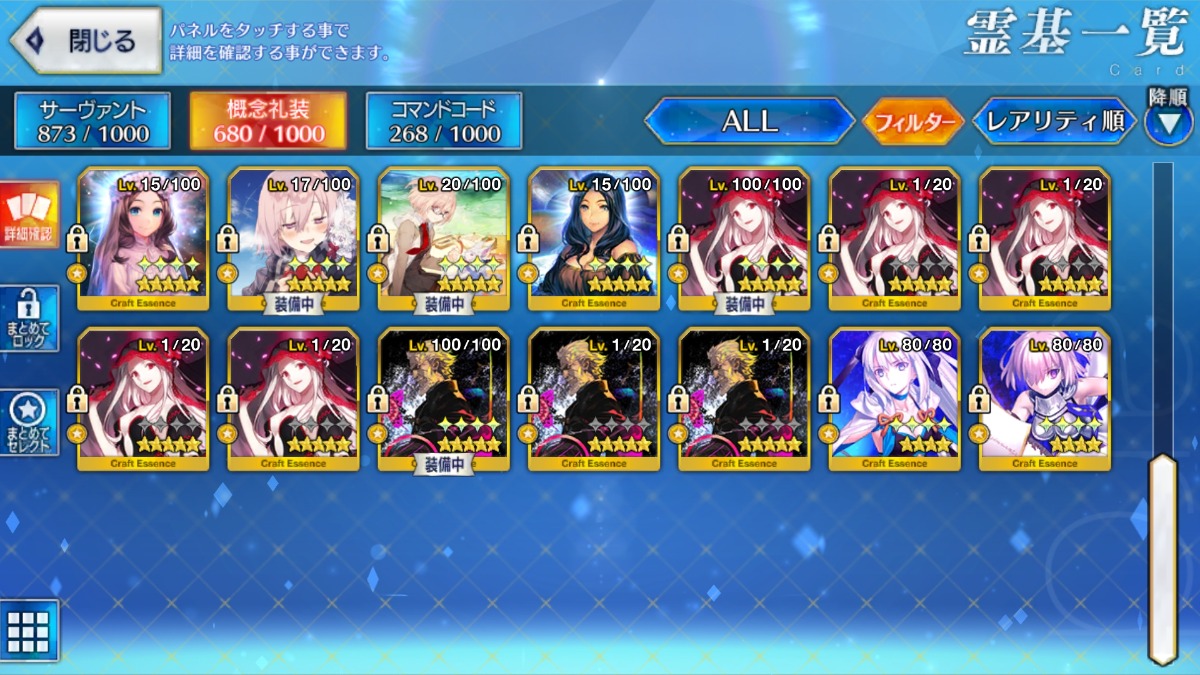This screenshot has height=675, width=1200.
Task: Close the card list with 閉じる
Action: click(86, 40)
